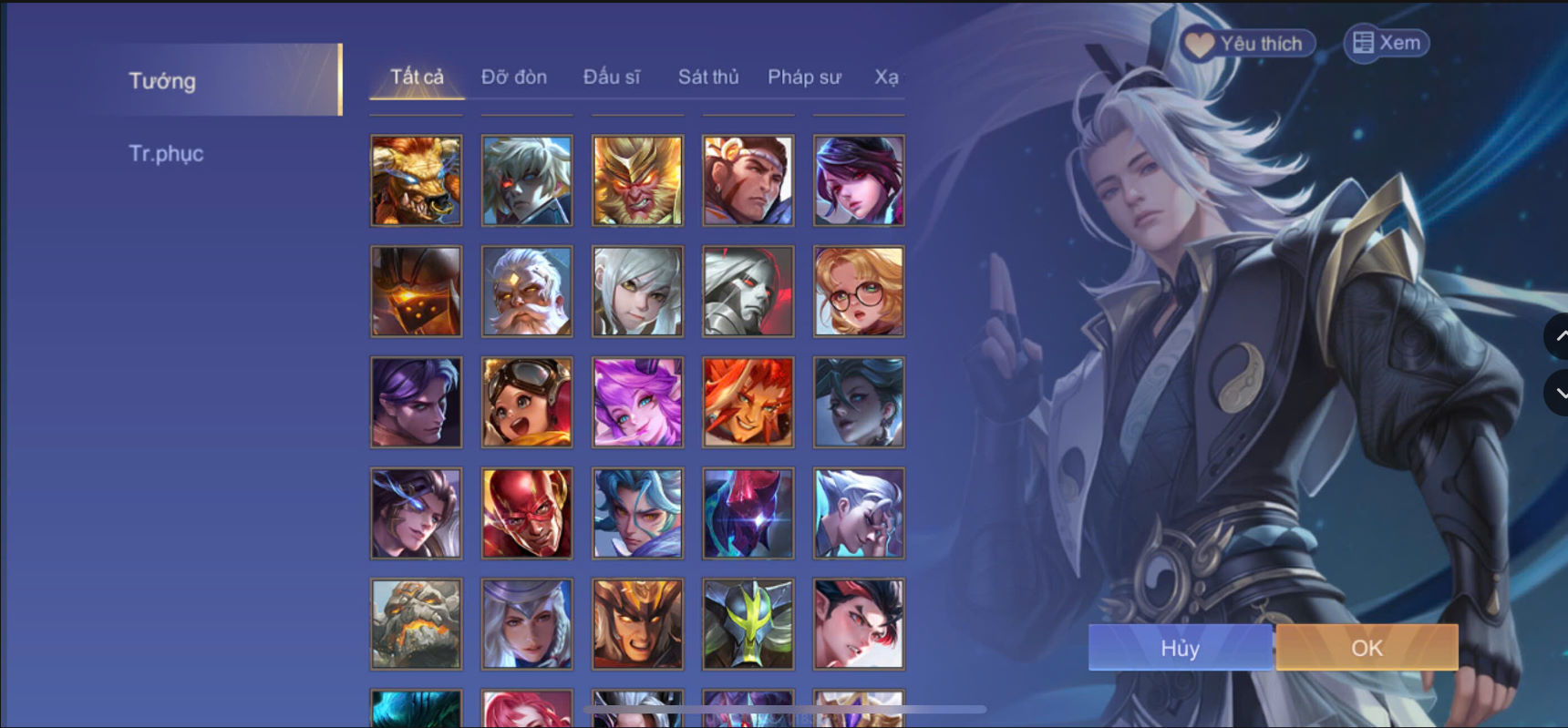Click the scroll-up chevron on the right edge
1568x728 pixels.
click(1561, 335)
